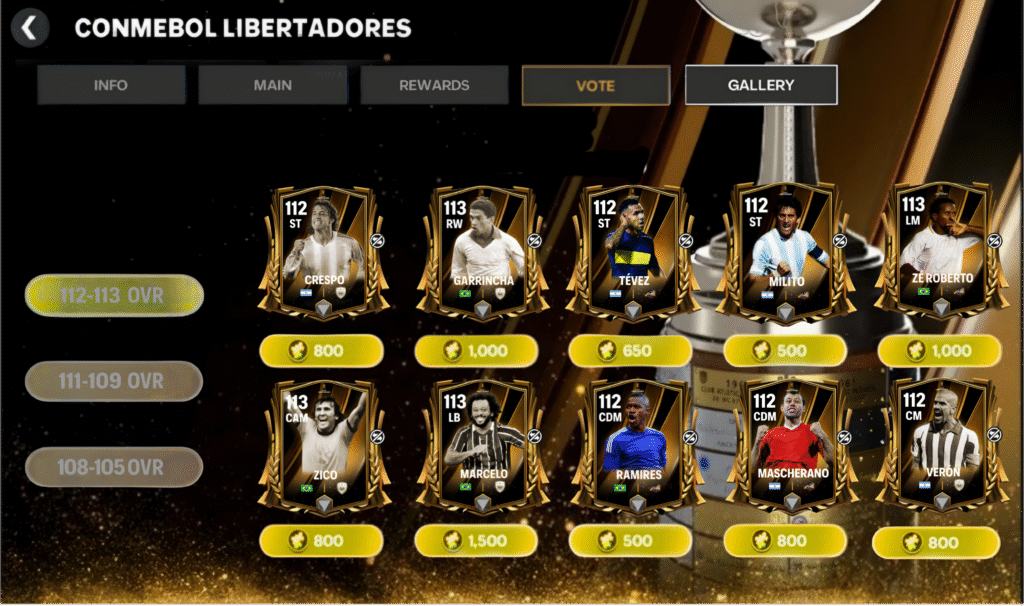Choose the 112-113 OVR filter

point(114,295)
